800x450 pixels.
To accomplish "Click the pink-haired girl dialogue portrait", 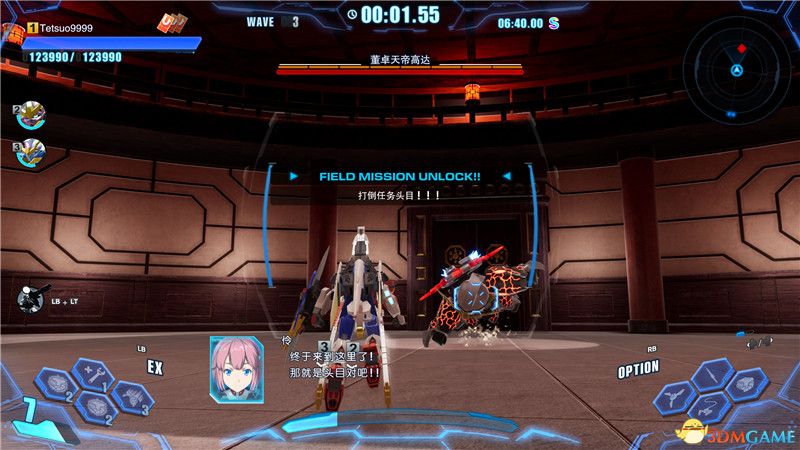I will (x=237, y=370).
